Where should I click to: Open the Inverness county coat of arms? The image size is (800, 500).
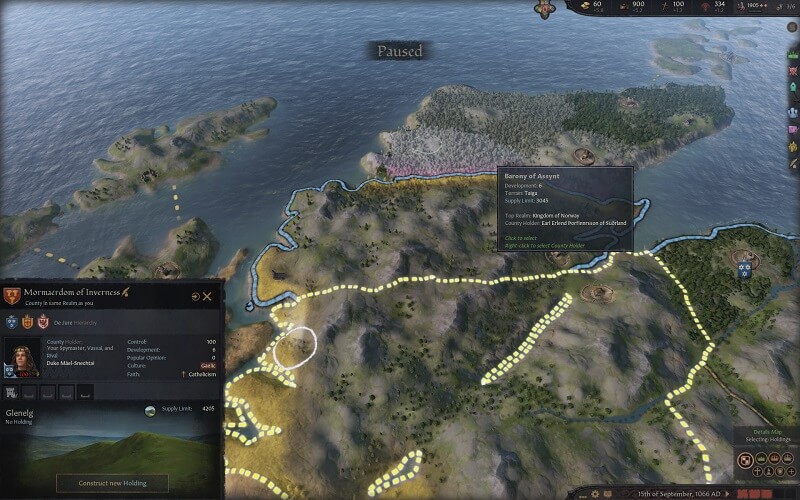tap(11, 294)
